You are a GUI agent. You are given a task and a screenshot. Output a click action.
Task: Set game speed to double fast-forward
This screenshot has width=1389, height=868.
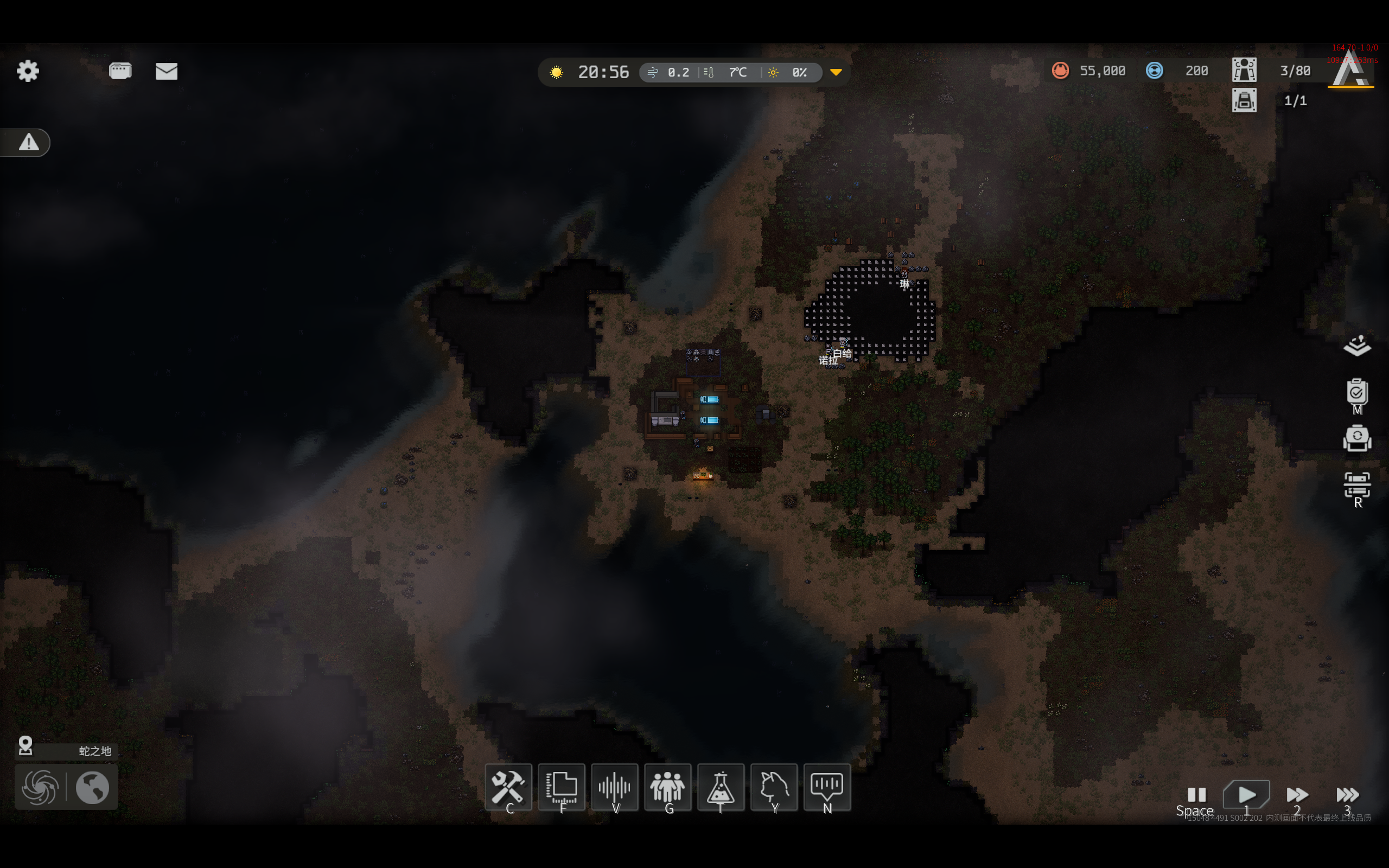tap(1297, 795)
